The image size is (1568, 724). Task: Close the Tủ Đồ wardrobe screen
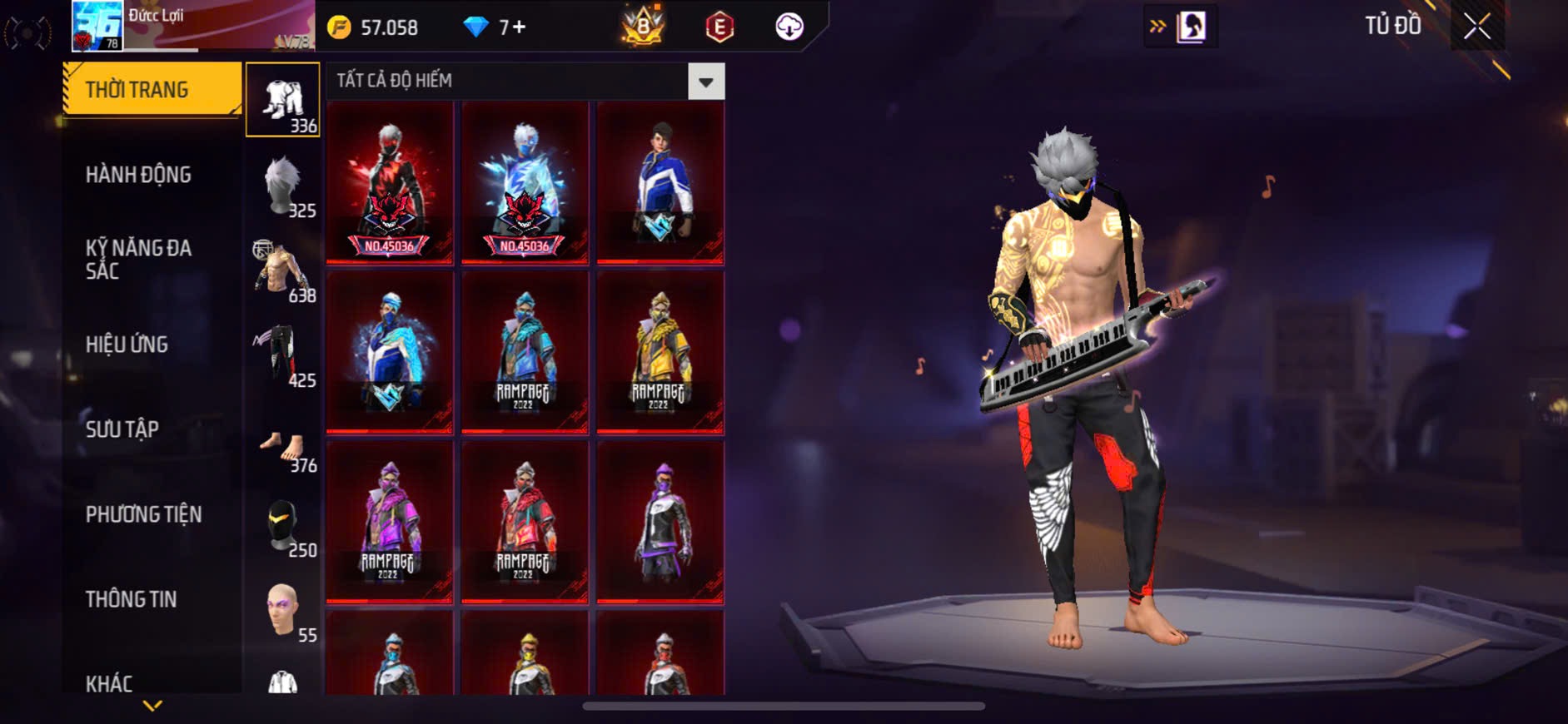click(1477, 27)
